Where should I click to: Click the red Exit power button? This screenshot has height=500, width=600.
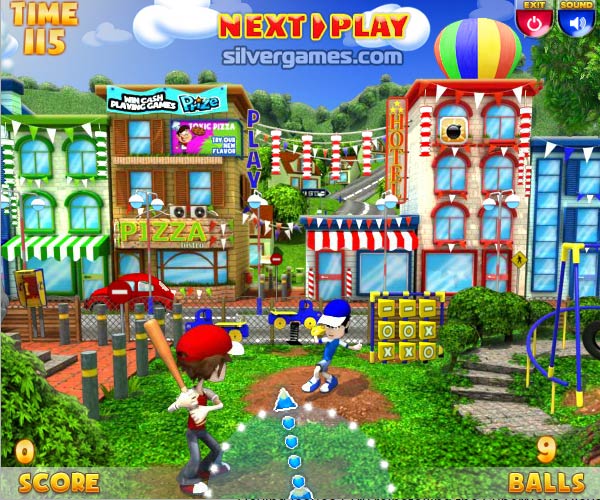(533, 21)
